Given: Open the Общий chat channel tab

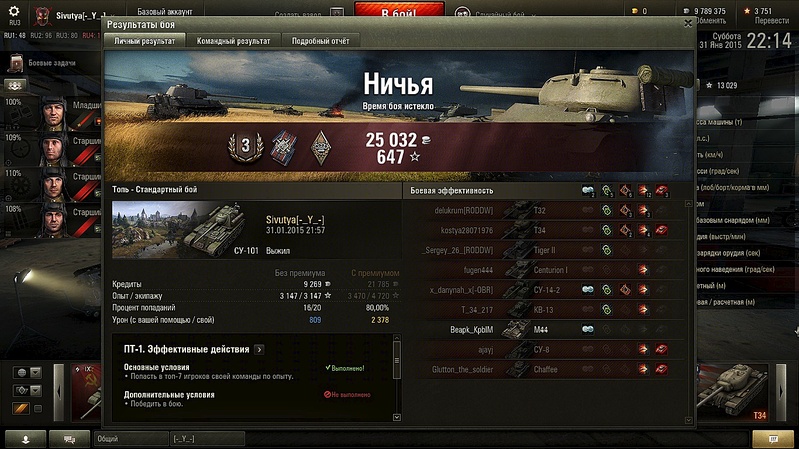Looking at the screenshot, I should click(x=128, y=438).
